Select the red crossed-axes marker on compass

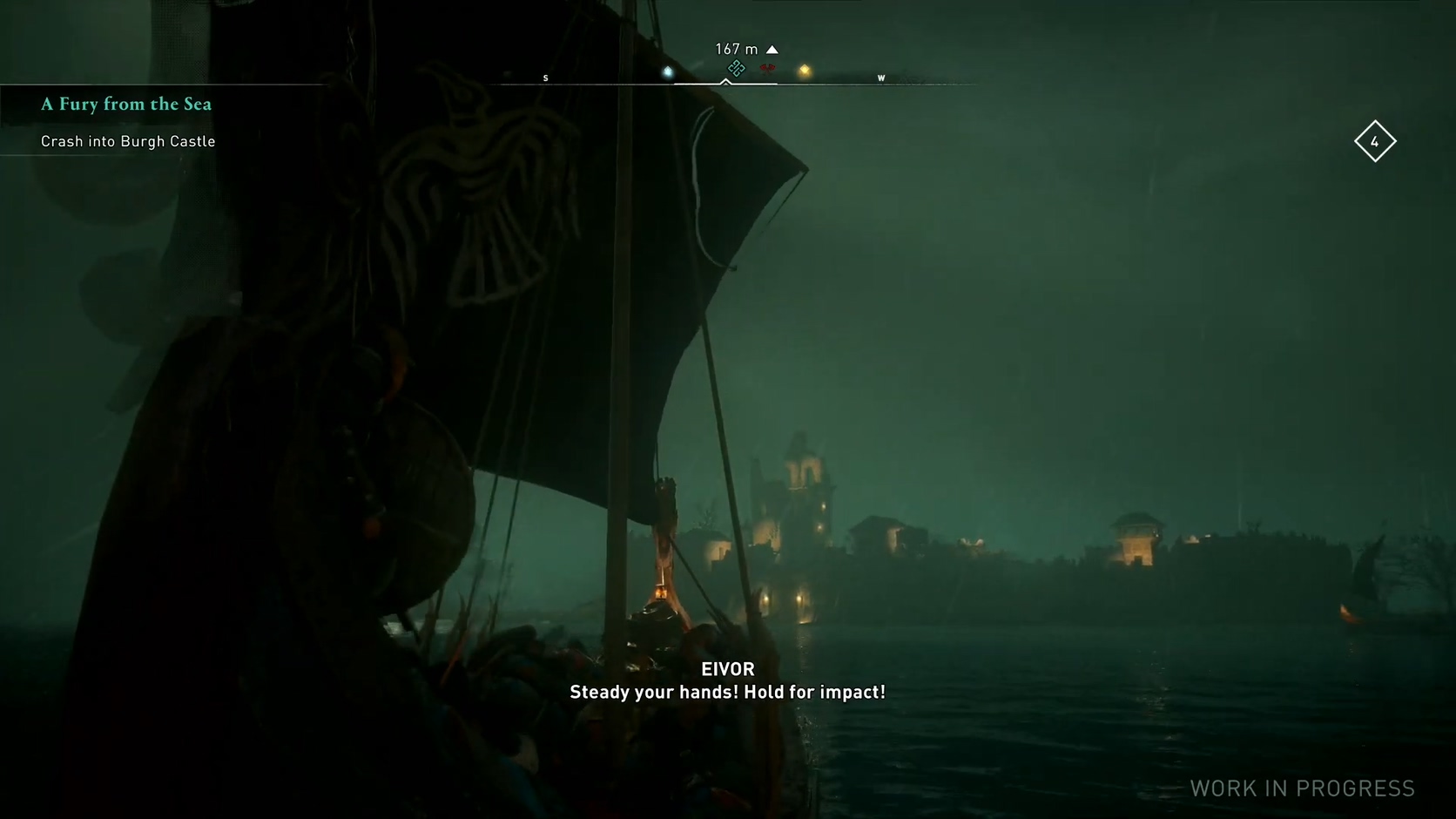point(767,68)
